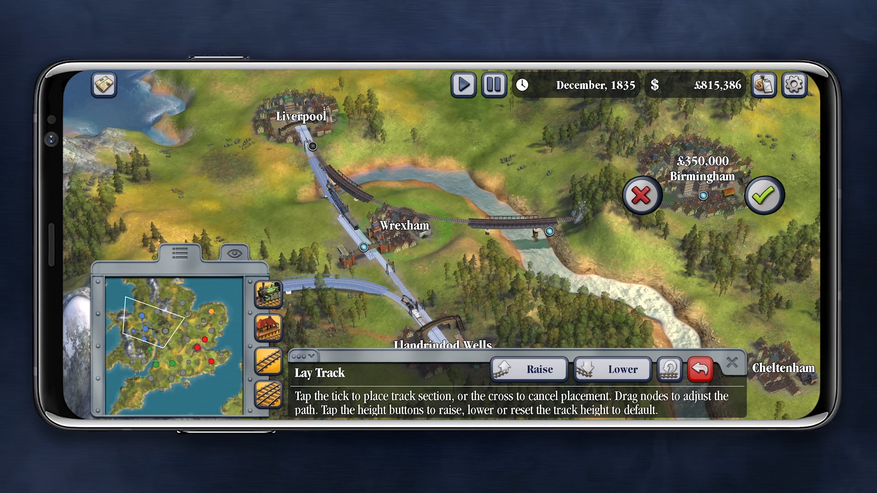This screenshot has height=493, width=877.
Task: Raise the track height
Action: [529, 369]
